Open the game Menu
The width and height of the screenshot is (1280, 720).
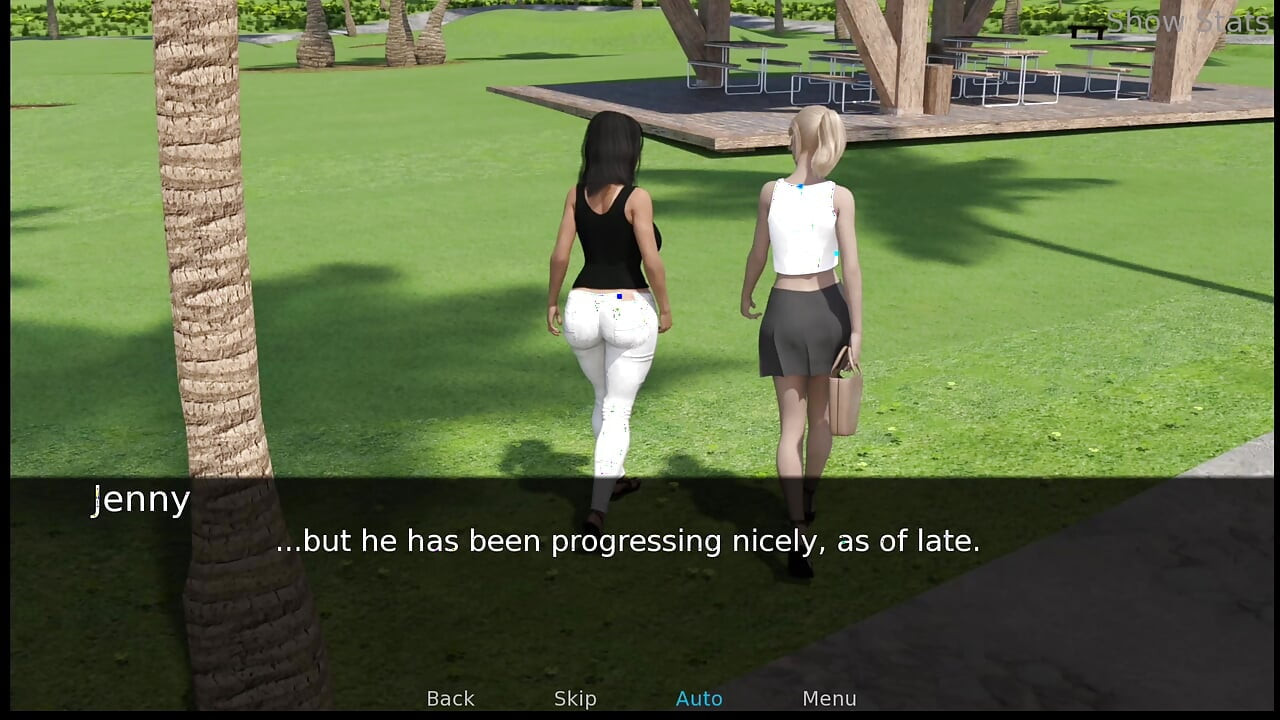tap(829, 699)
